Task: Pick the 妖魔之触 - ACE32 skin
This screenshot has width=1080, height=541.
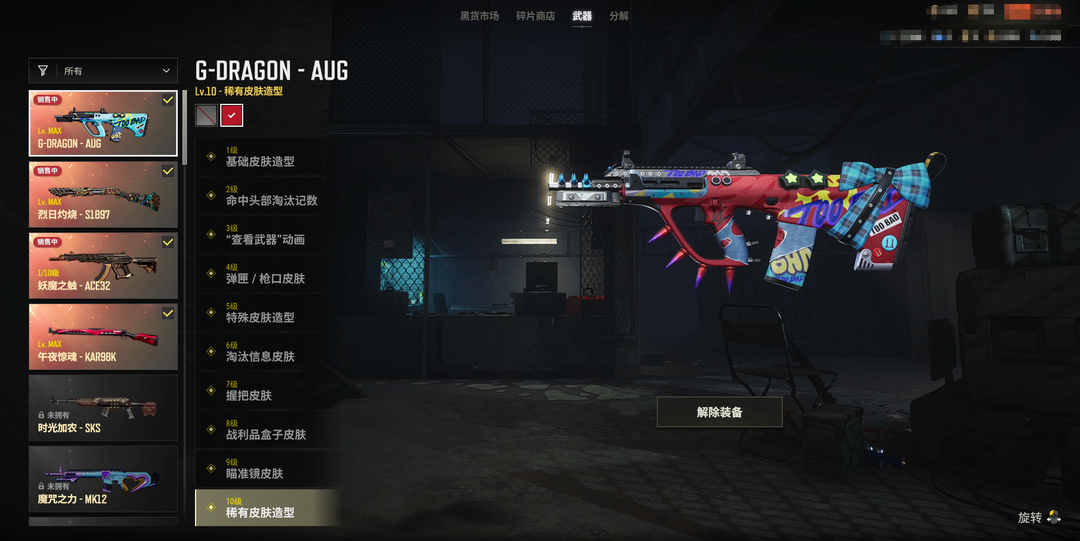Action: [104, 266]
